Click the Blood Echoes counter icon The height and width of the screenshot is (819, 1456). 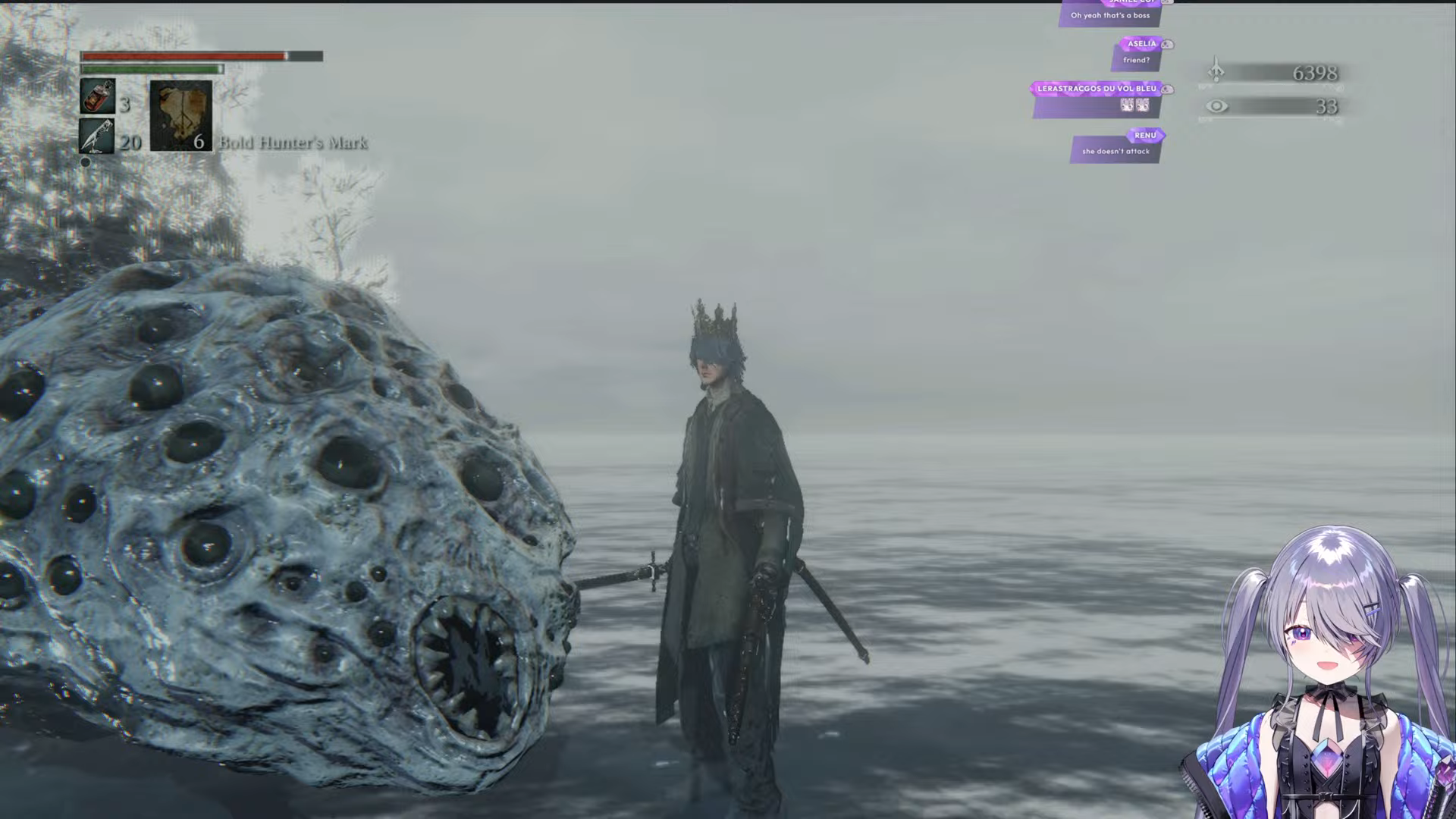(1216, 71)
